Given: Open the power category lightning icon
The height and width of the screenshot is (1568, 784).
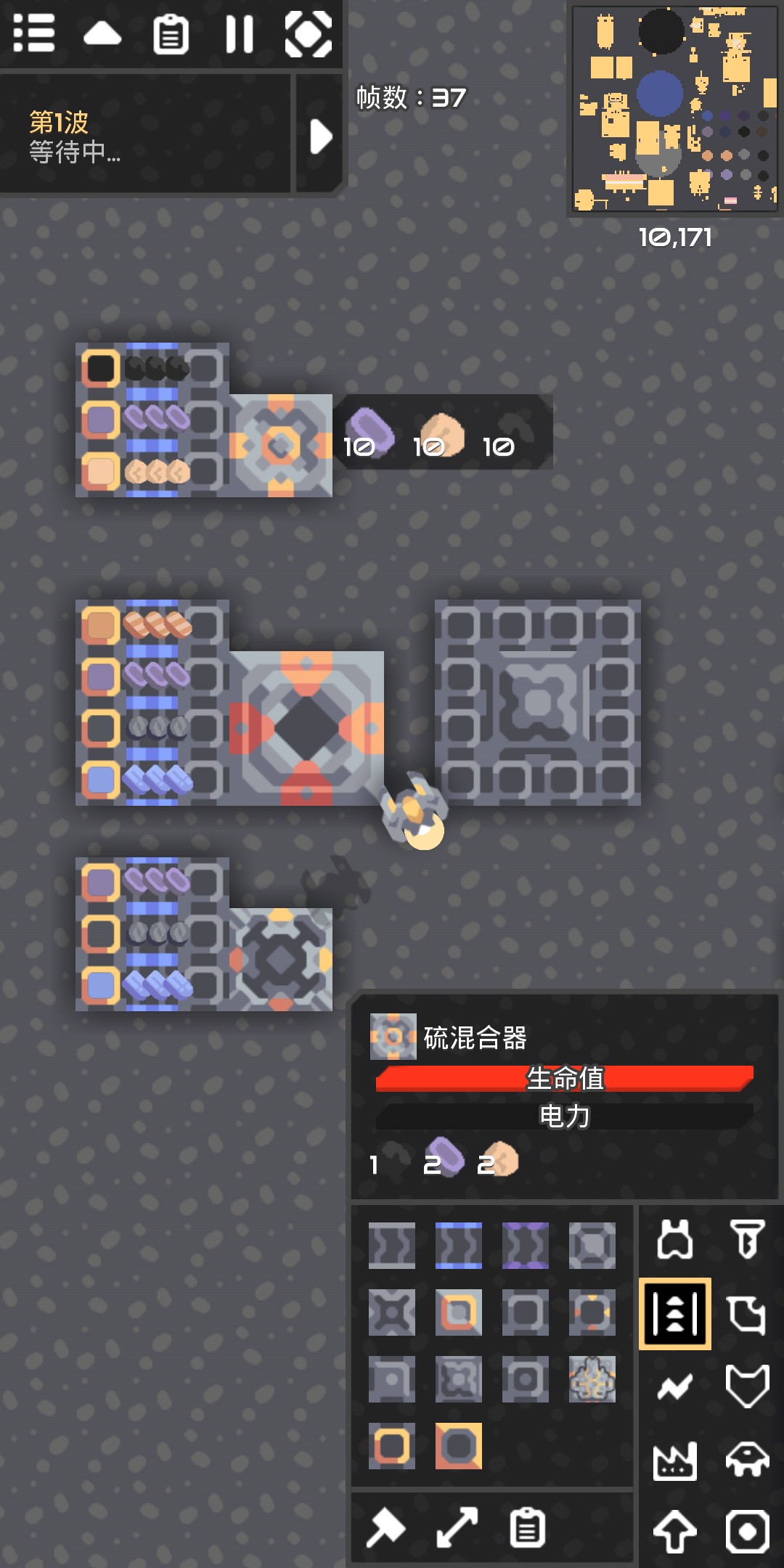Looking at the screenshot, I should pyautogui.click(x=675, y=1387).
